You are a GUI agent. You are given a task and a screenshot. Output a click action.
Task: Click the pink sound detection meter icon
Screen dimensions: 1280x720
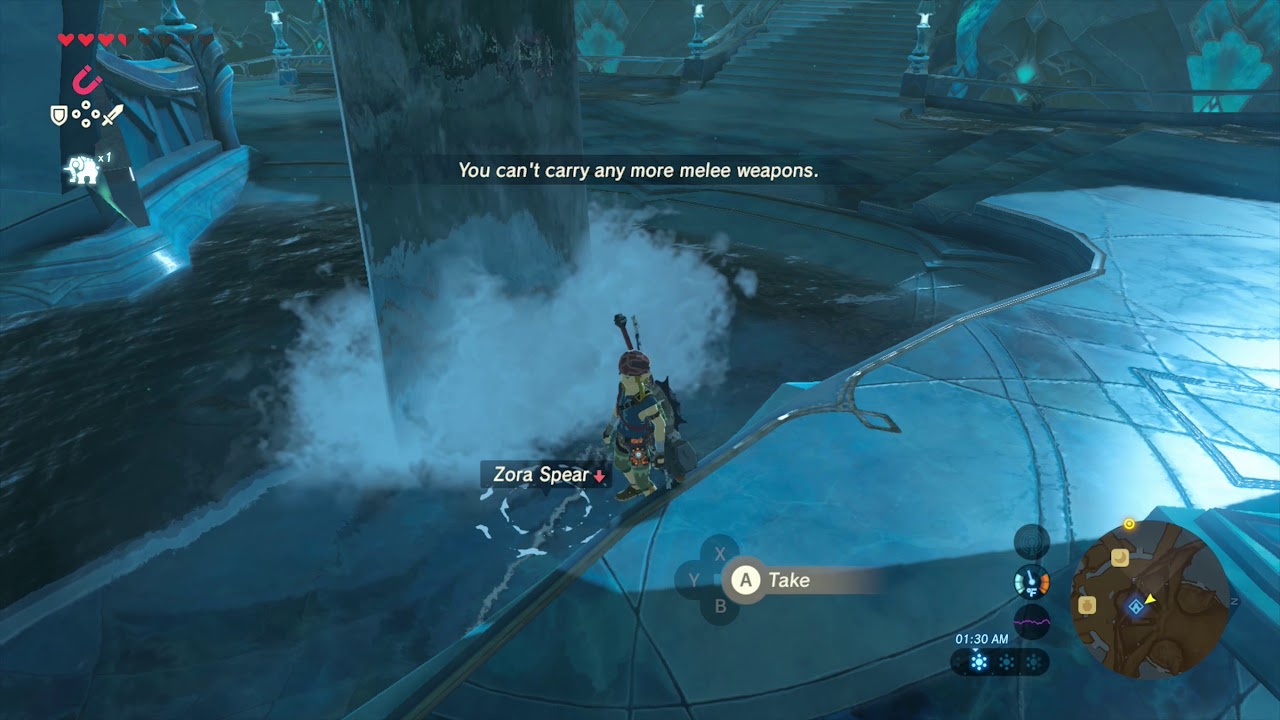[1031, 621]
